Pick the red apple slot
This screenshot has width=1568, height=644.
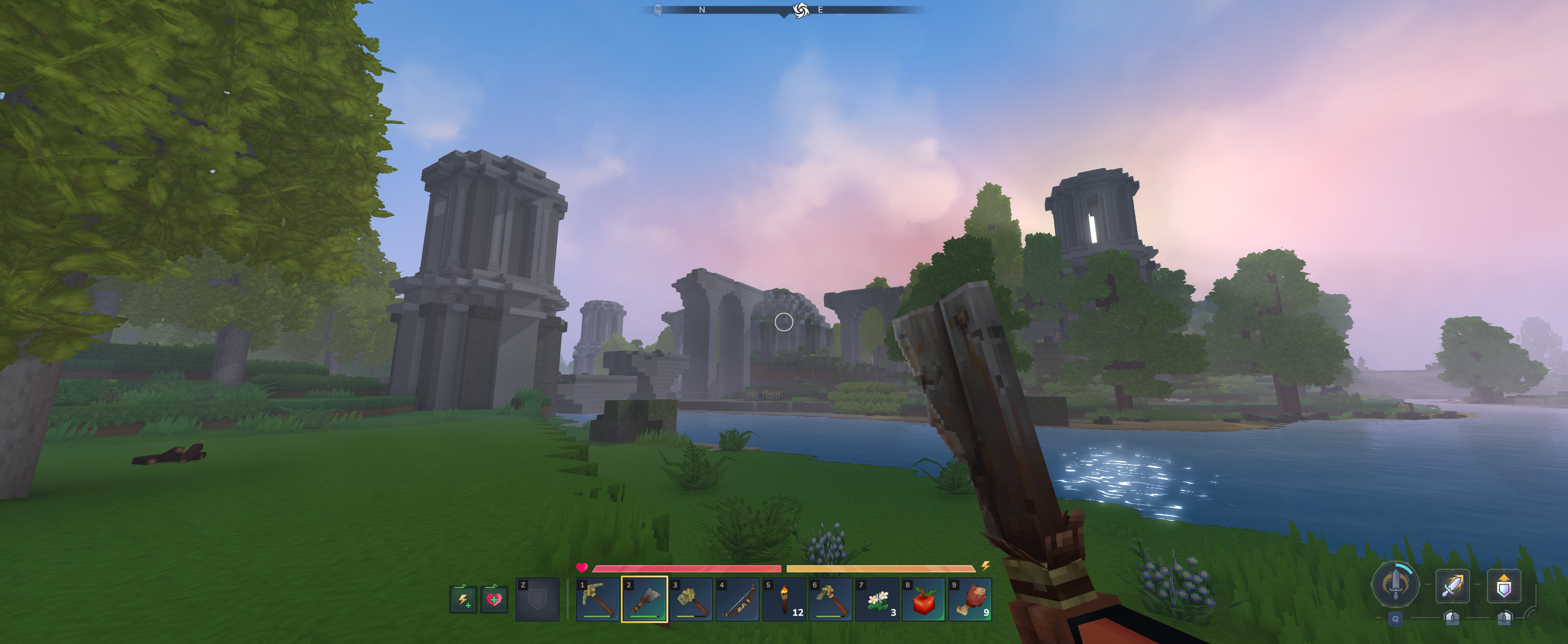(x=923, y=599)
